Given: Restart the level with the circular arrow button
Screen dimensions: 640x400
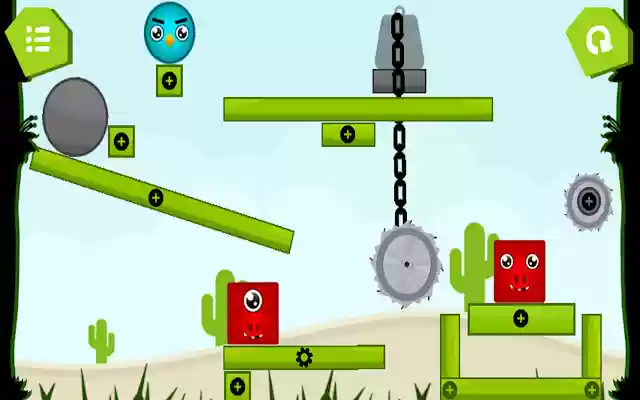Looking at the screenshot, I should 599,40.
